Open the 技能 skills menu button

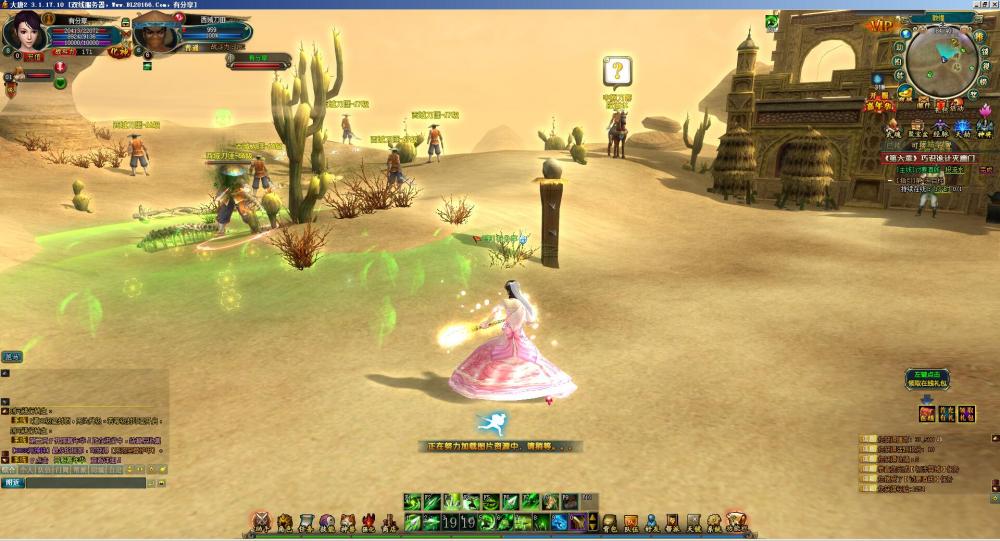coord(327,522)
